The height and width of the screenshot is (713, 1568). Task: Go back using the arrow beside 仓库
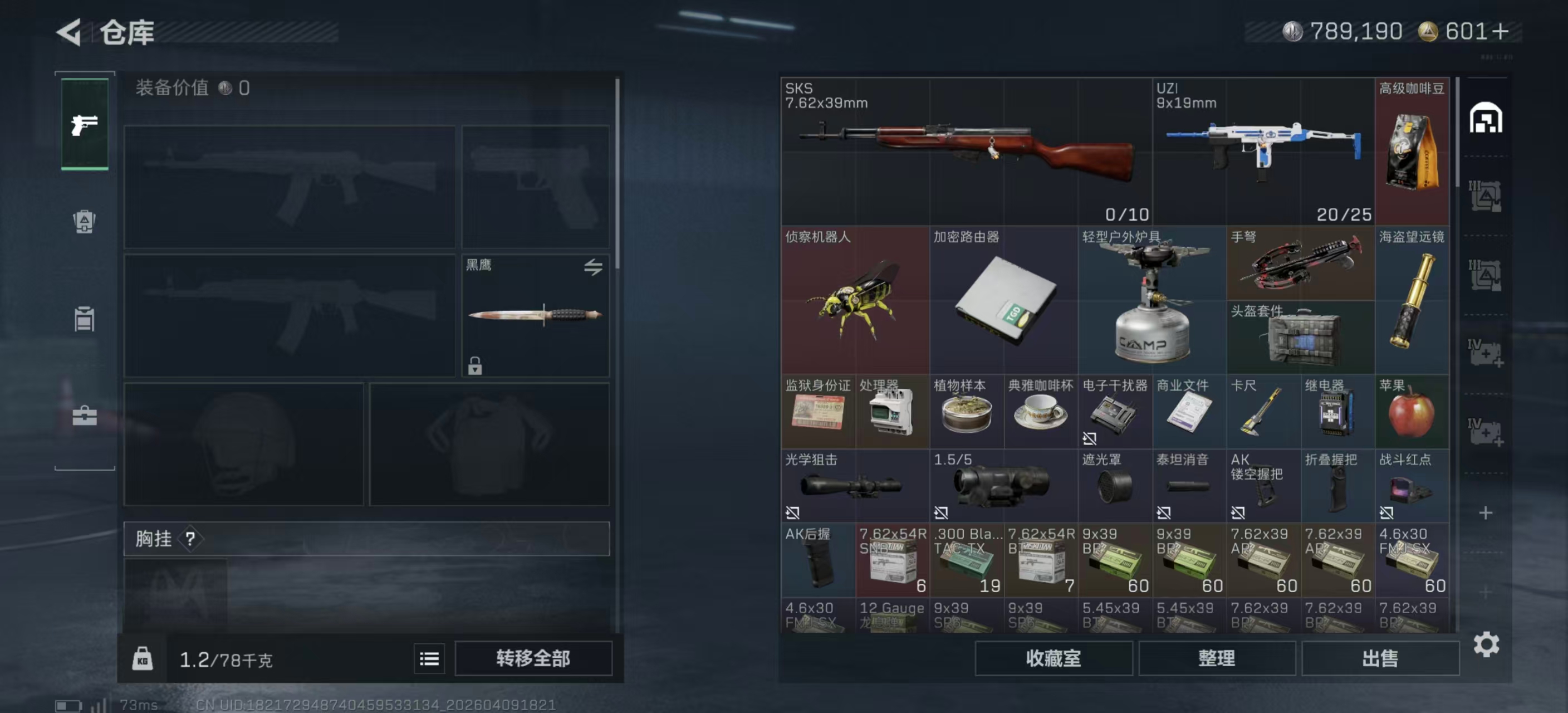click(x=70, y=32)
